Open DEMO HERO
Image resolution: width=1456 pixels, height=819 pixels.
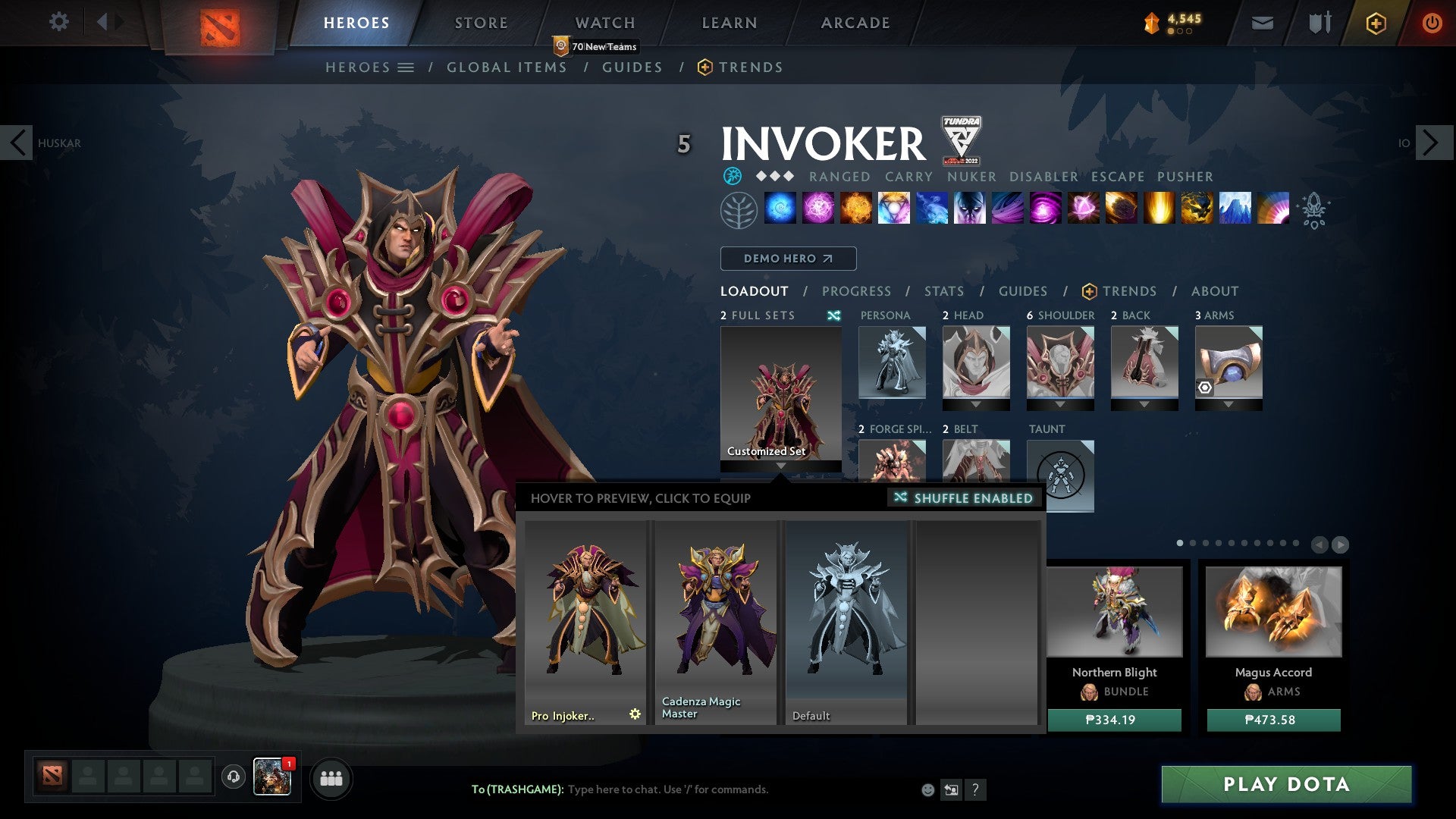coord(786,258)
